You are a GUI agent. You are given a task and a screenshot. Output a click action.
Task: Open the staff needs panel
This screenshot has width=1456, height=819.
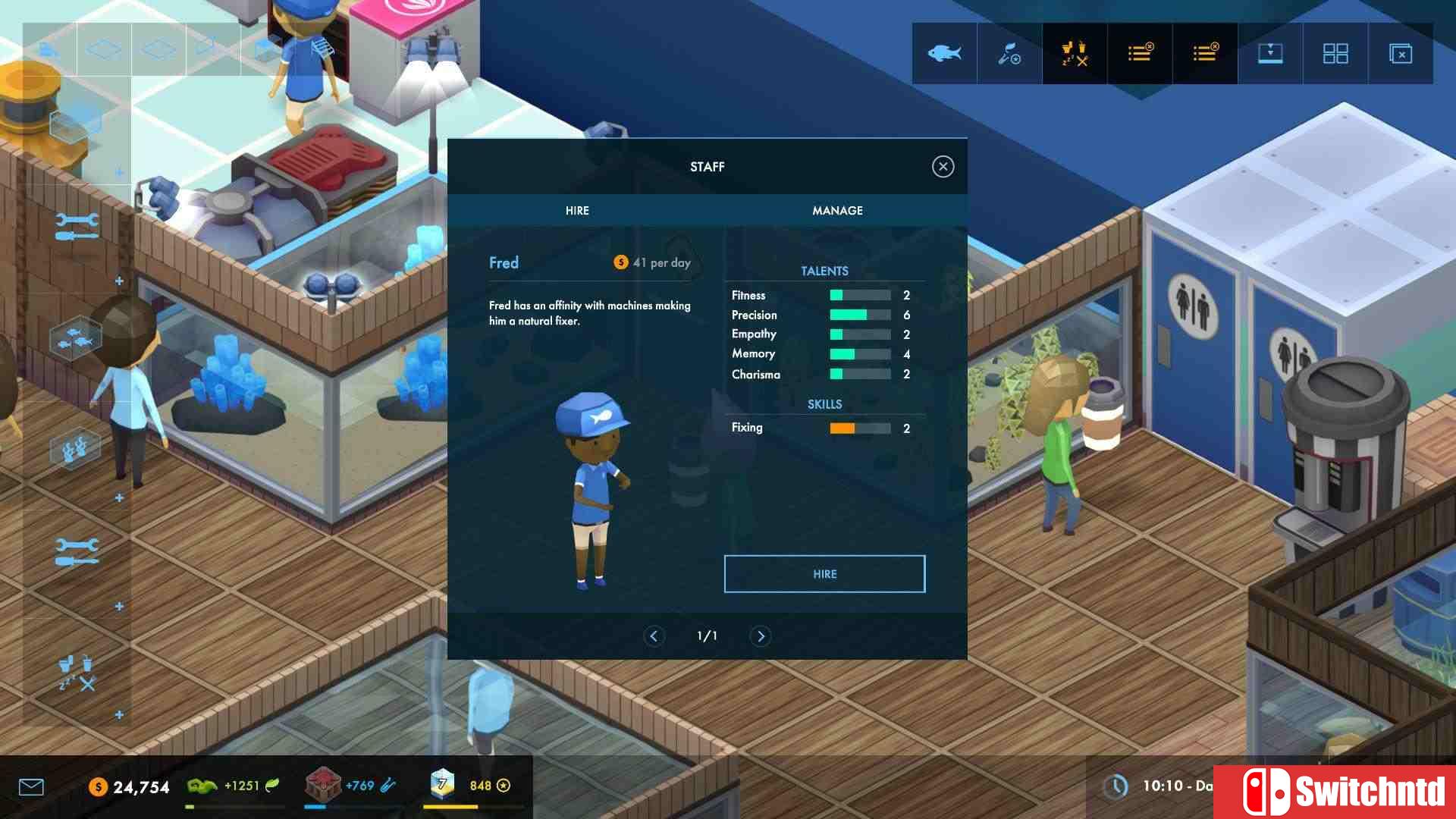click(x=1075, y=53)
